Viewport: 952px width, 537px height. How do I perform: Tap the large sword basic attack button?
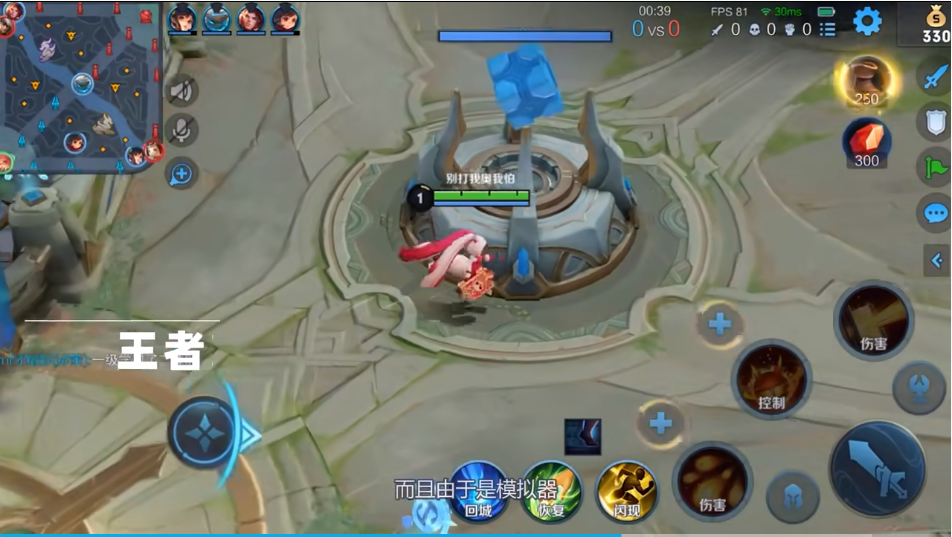click(x=877, y=468)
